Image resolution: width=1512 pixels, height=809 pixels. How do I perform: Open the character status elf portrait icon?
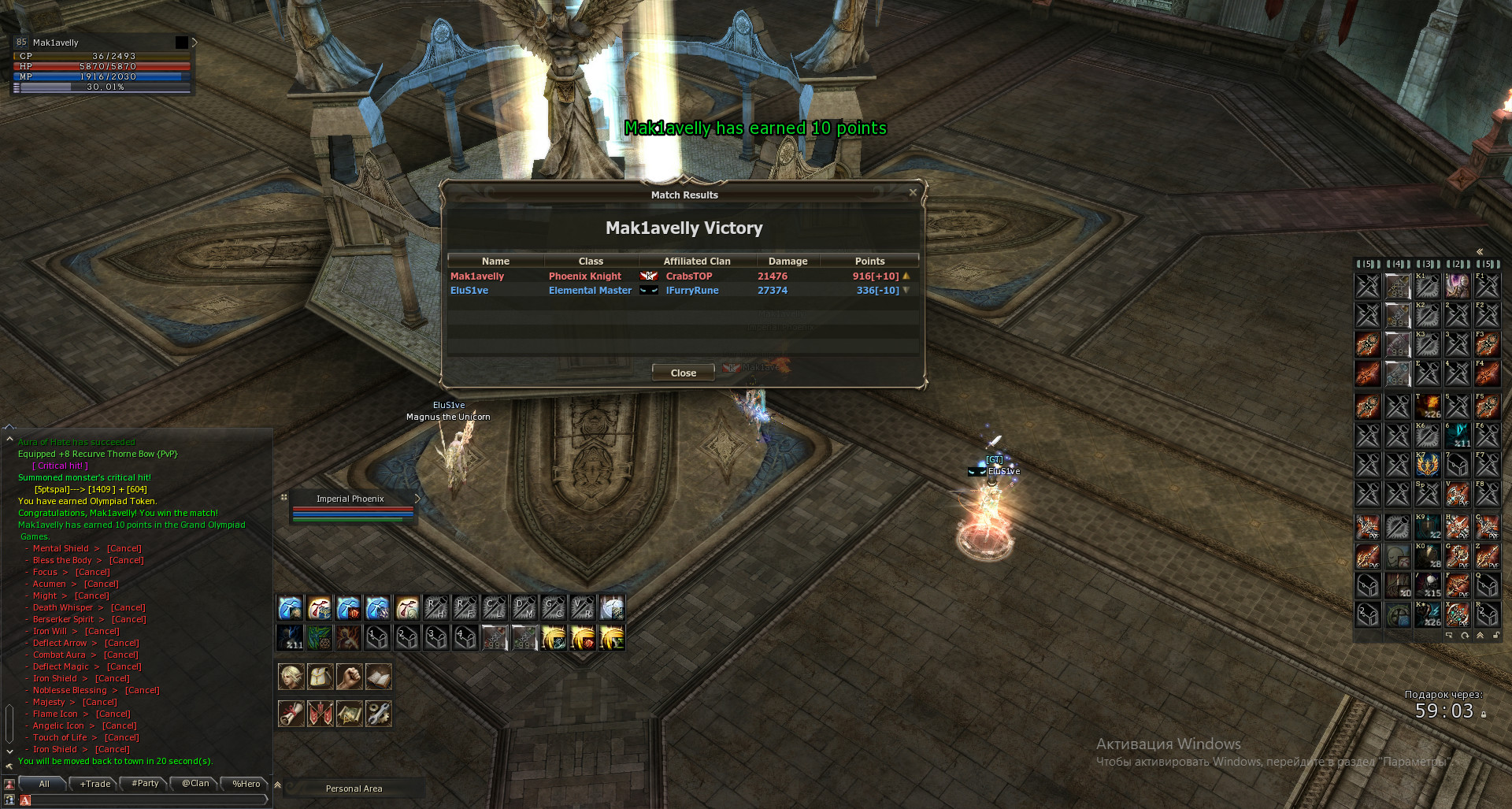click(291, 677)
